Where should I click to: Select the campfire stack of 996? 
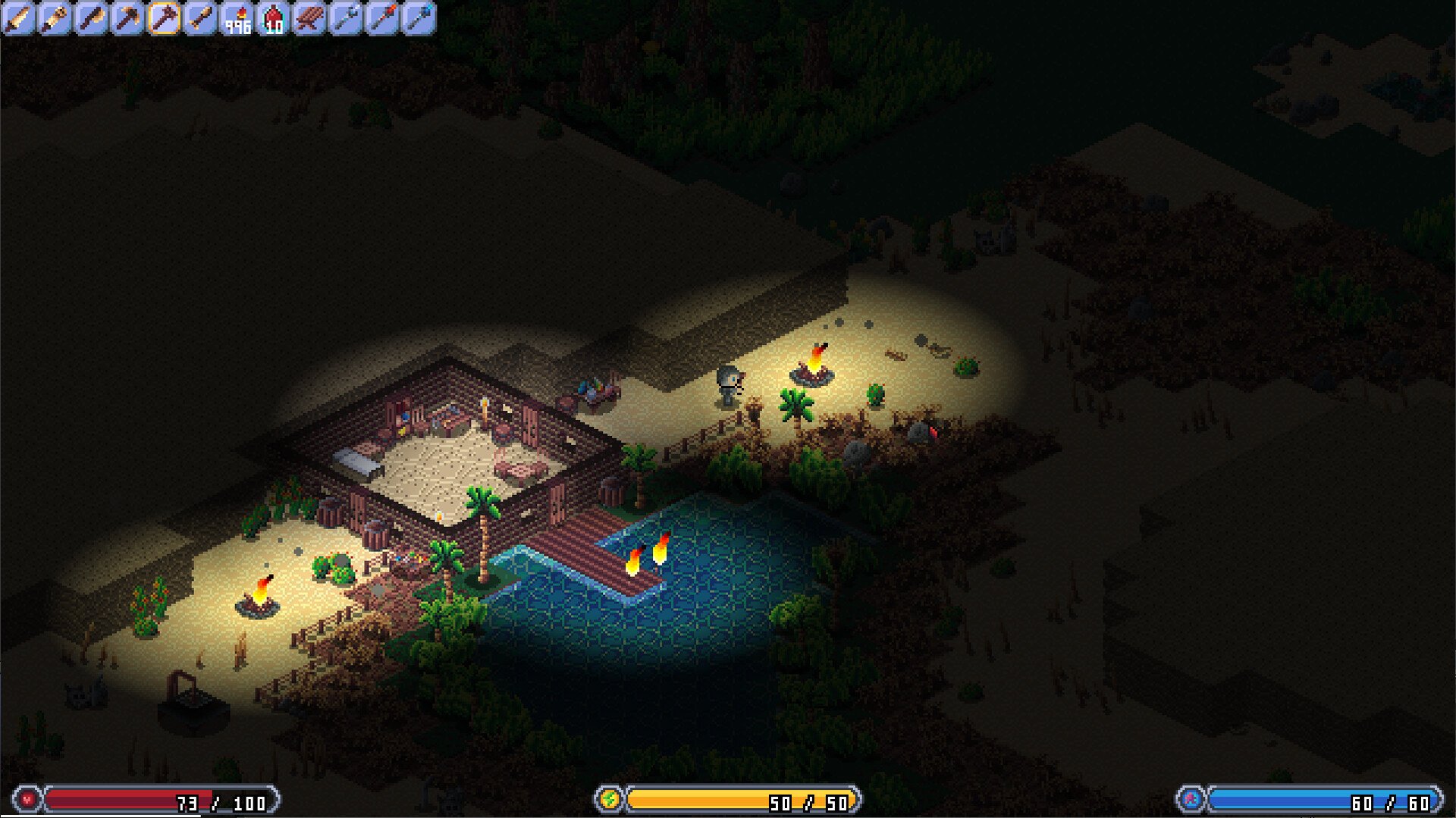coord(237,18)
